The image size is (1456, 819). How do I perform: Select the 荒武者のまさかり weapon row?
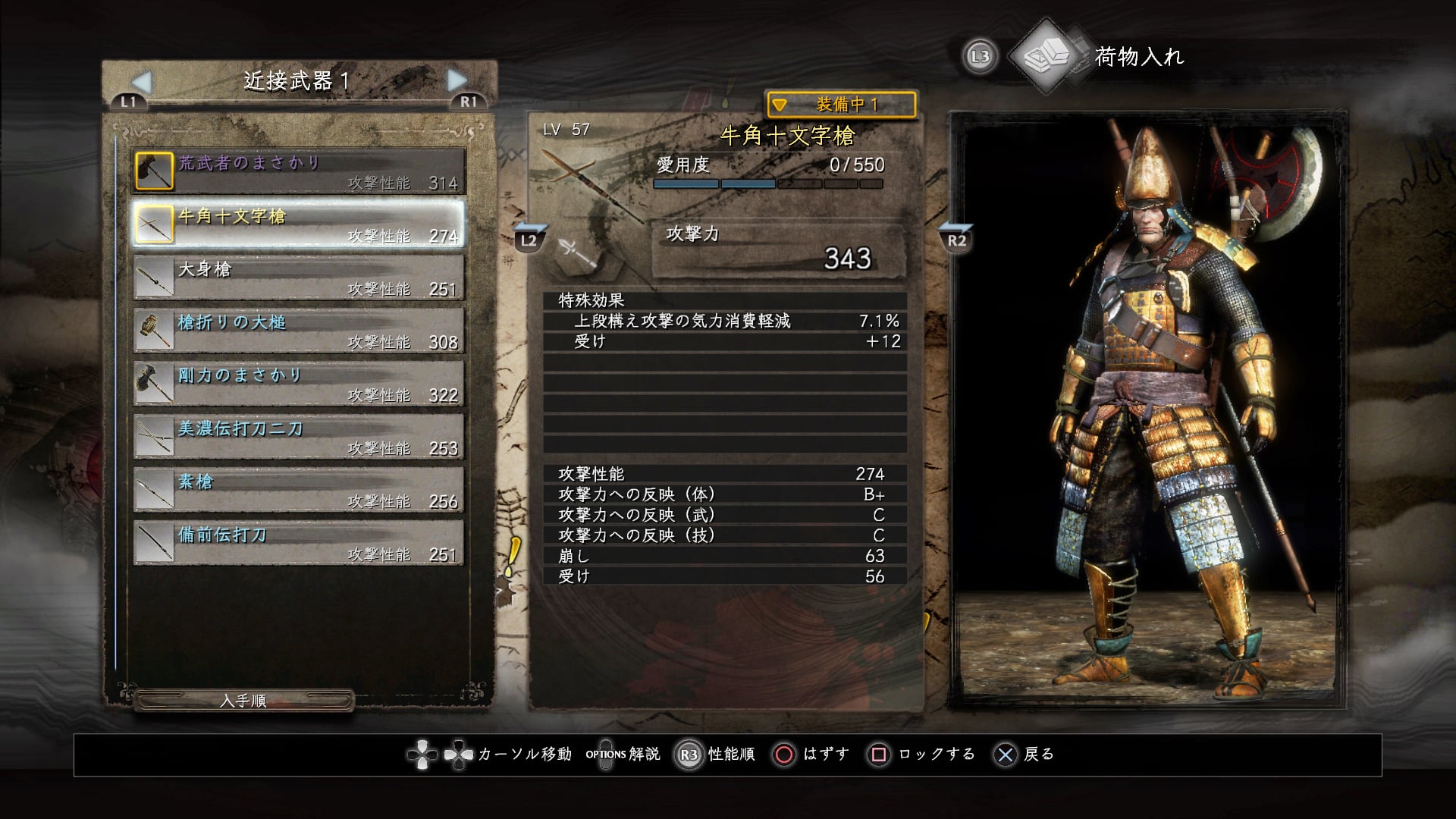click(298, 171)
